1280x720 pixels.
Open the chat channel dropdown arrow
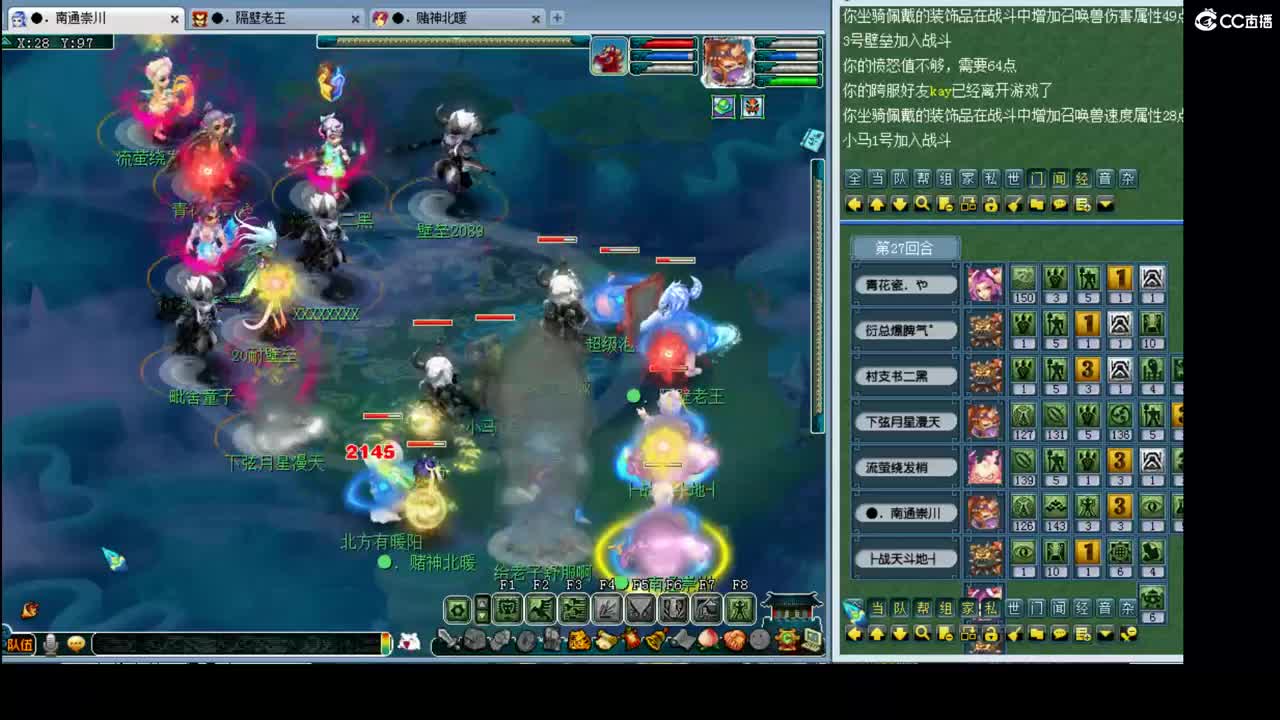pos(1106,204)
